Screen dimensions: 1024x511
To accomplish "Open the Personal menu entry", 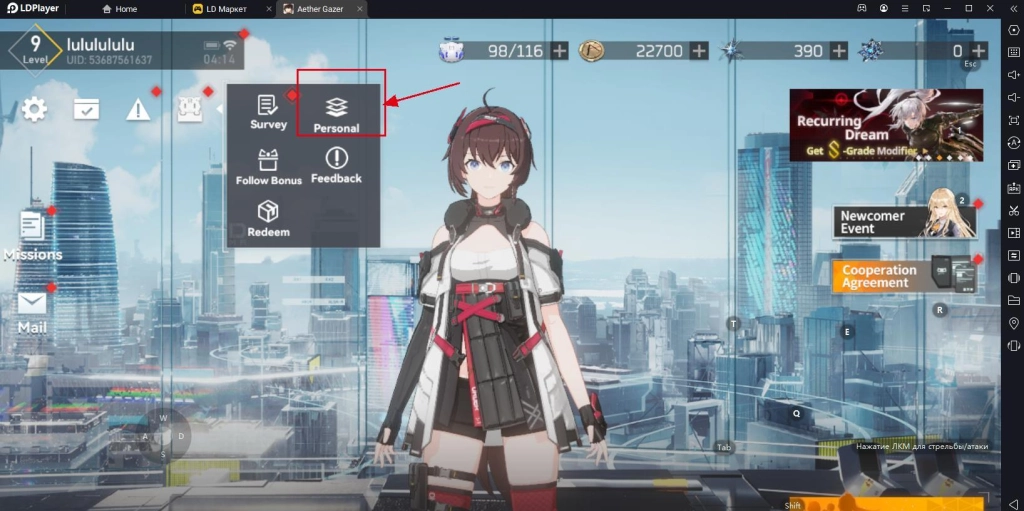I will pyautogui.click(x=336, y=113).
